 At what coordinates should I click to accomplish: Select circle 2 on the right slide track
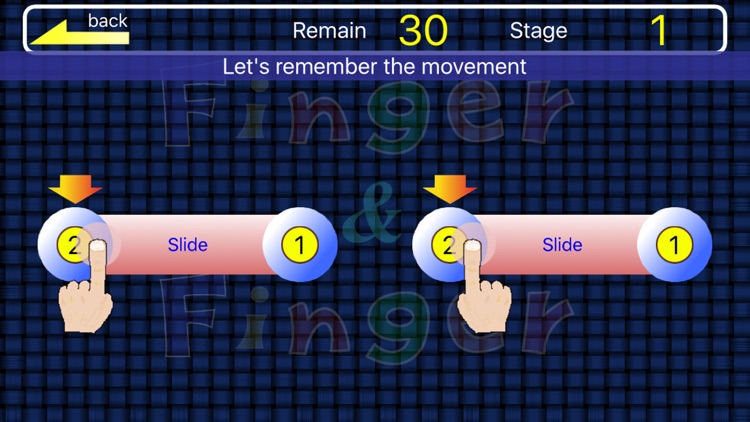pyautogui.click(x=448, y=244)
